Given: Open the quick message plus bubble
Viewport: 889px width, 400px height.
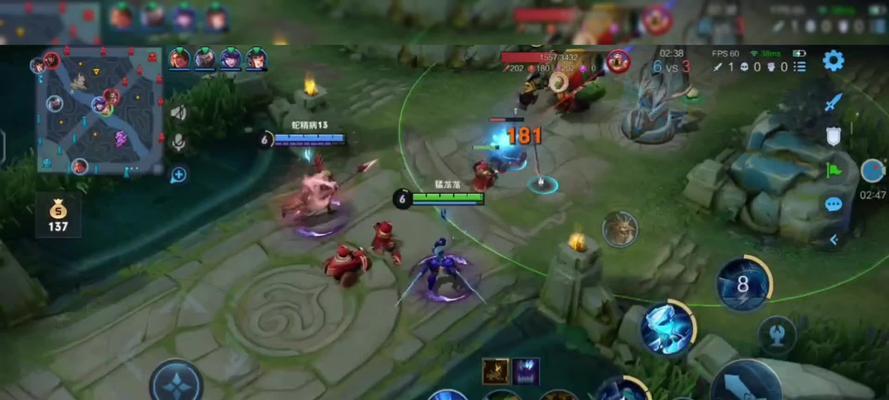Looking at the screenshot, I should 179,175.
